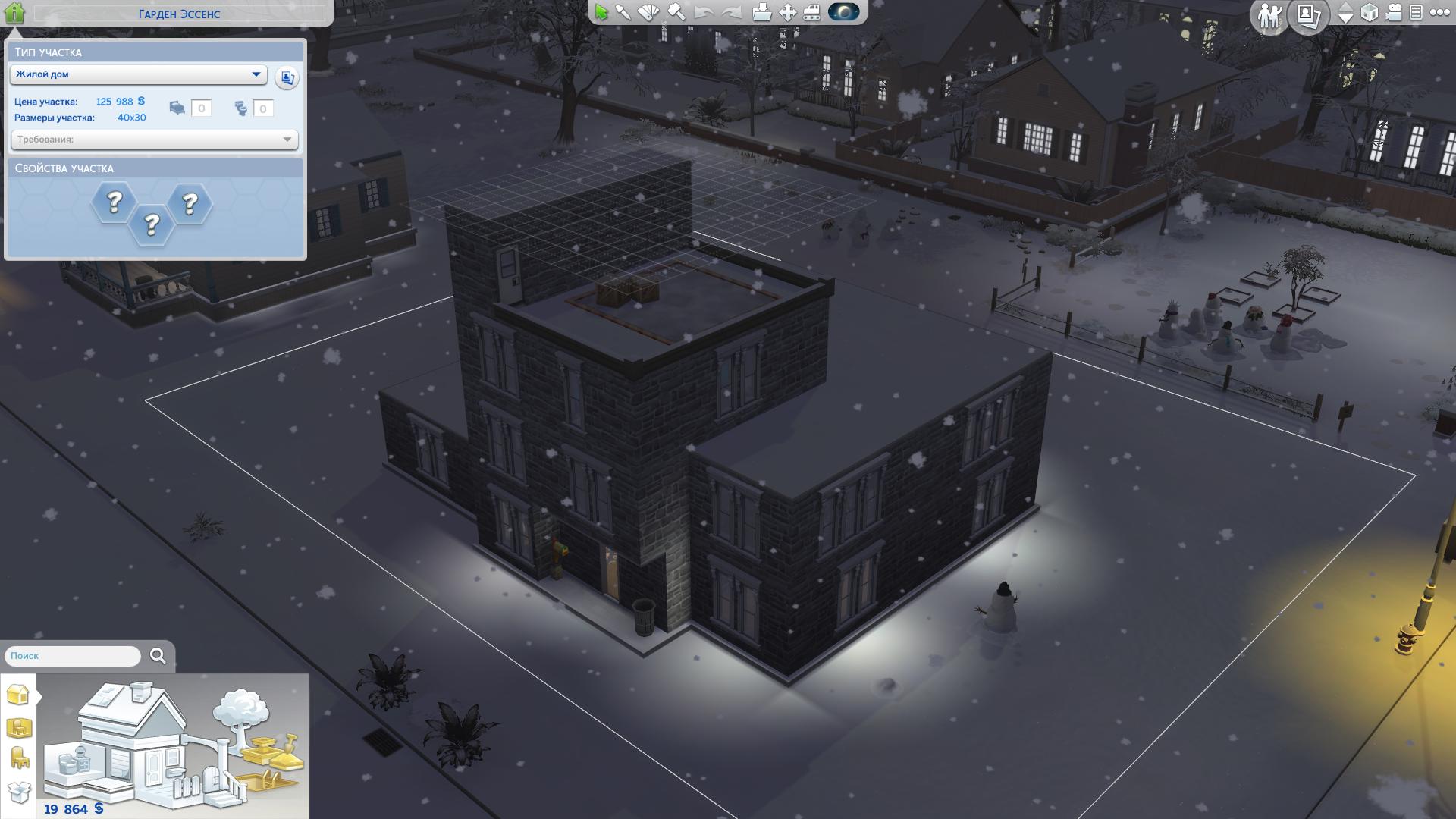This screenshot has width=1456, height=819.
Task: Open the Gallery photos icon
Action: (1309, 14)
